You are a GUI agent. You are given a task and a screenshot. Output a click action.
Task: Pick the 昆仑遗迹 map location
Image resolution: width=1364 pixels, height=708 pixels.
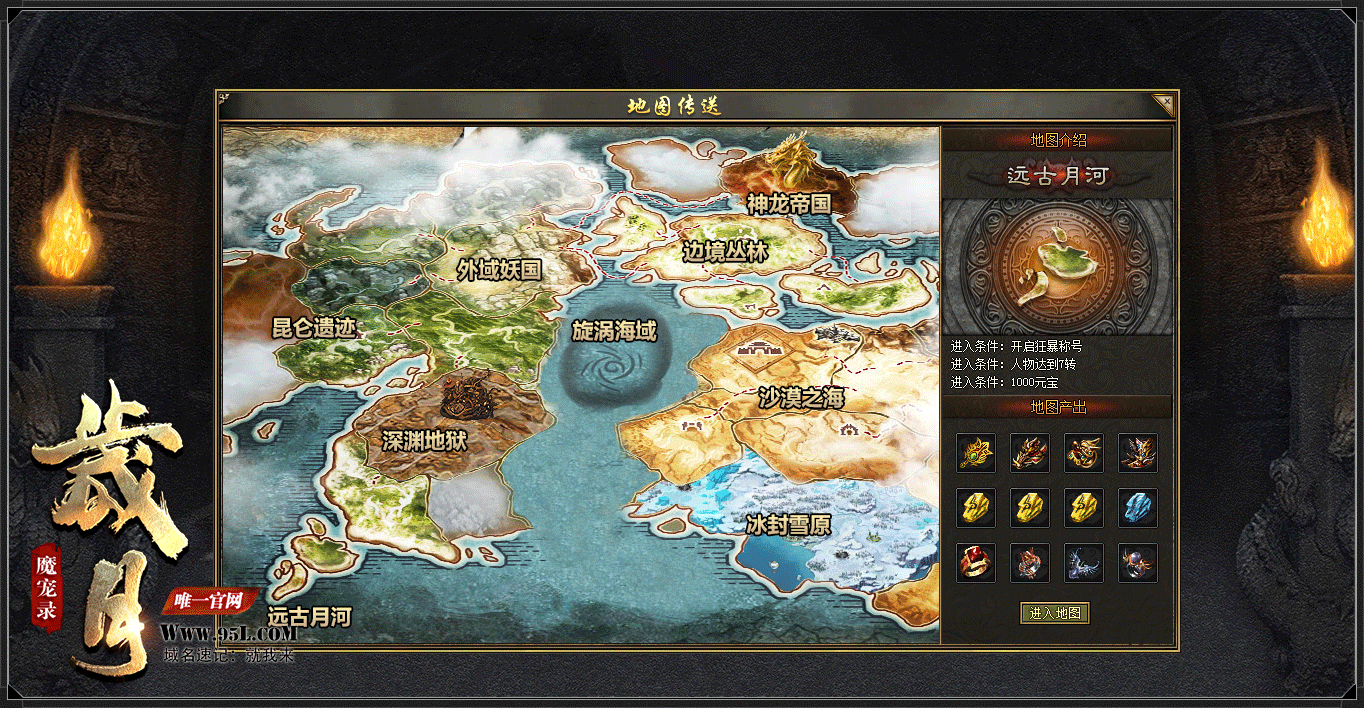315,328
